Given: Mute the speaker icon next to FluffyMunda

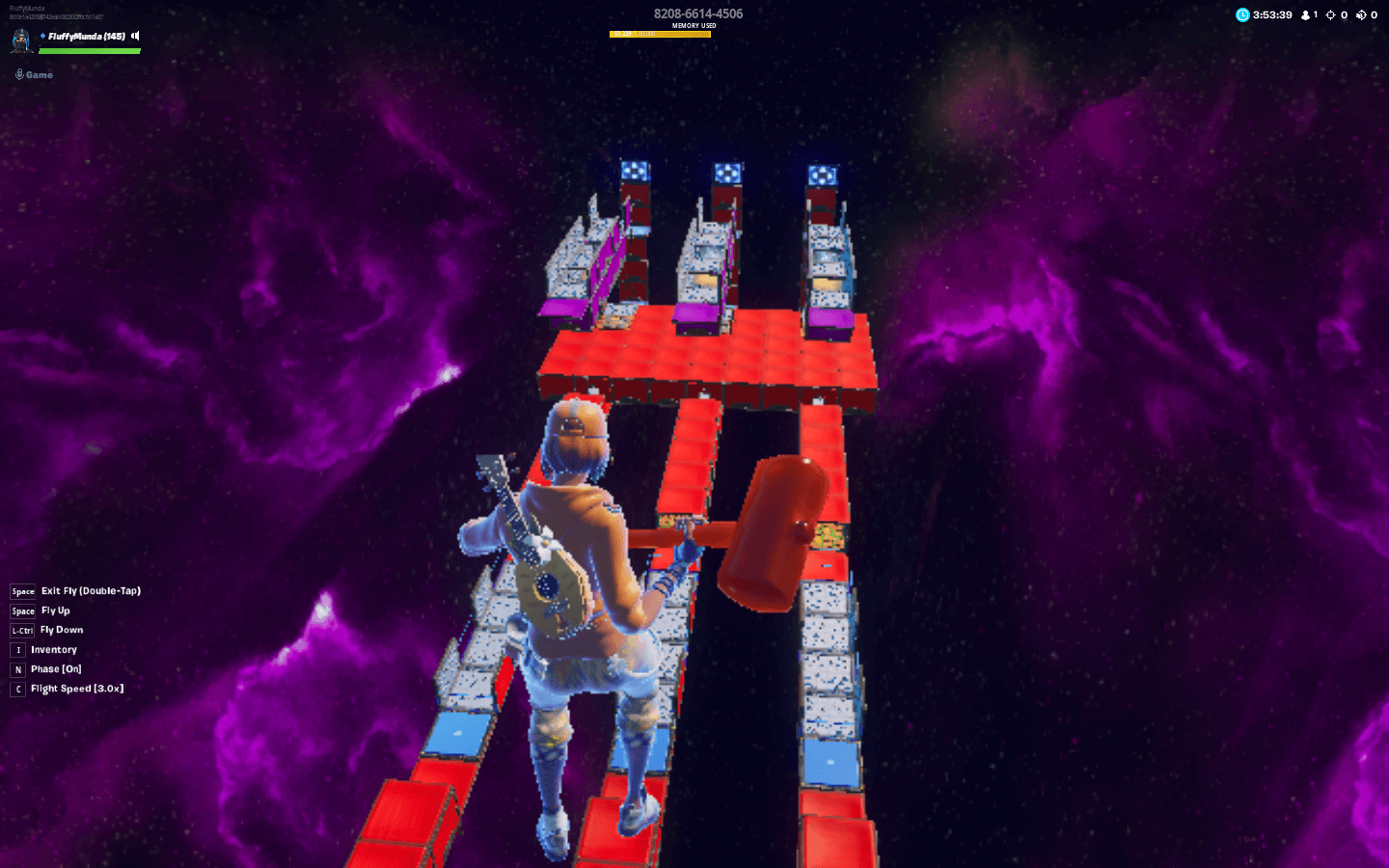Looking at the screenshot, I should tap(134, 37).
